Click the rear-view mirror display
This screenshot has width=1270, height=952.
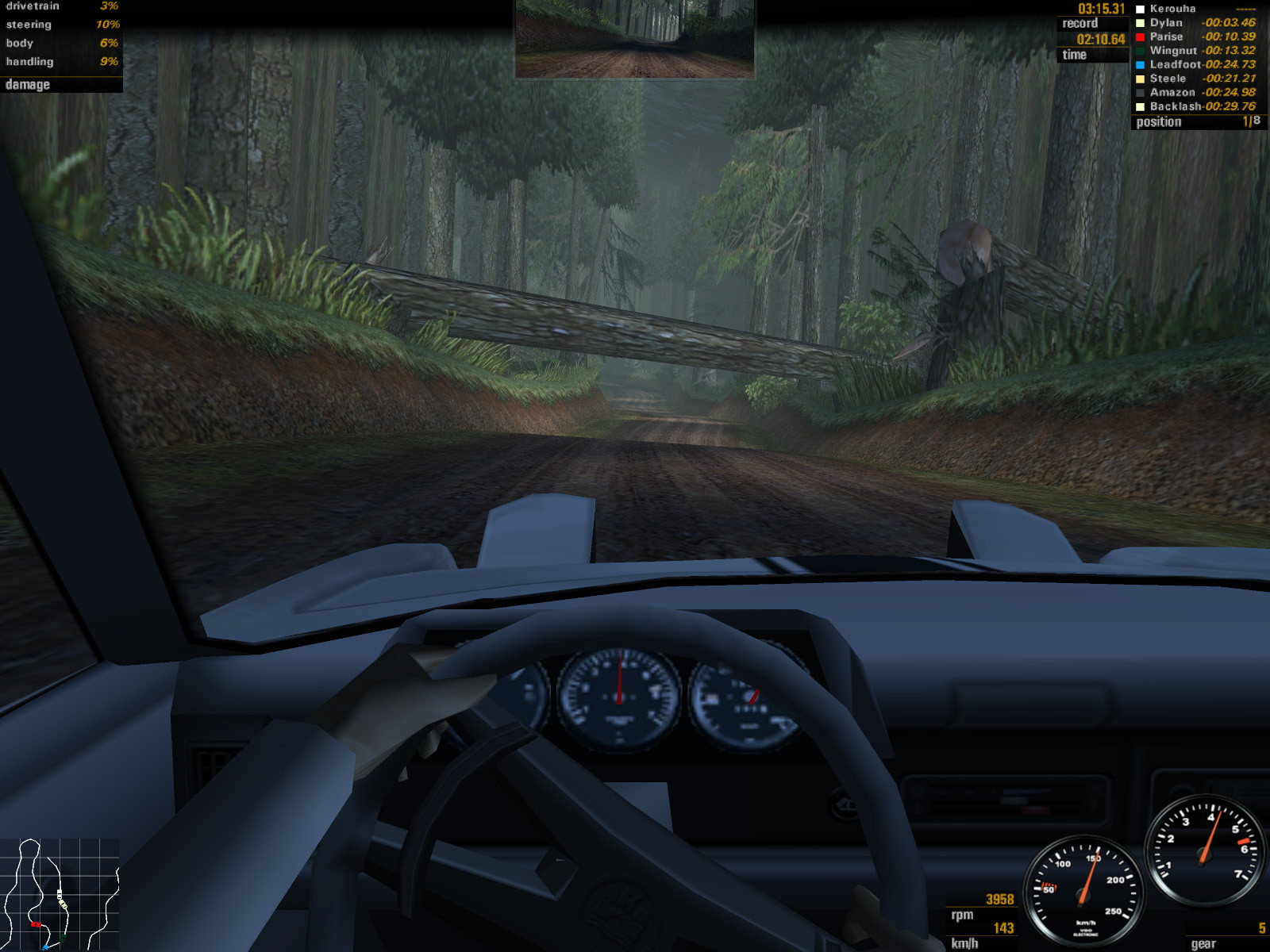click(x=635, y=40)
